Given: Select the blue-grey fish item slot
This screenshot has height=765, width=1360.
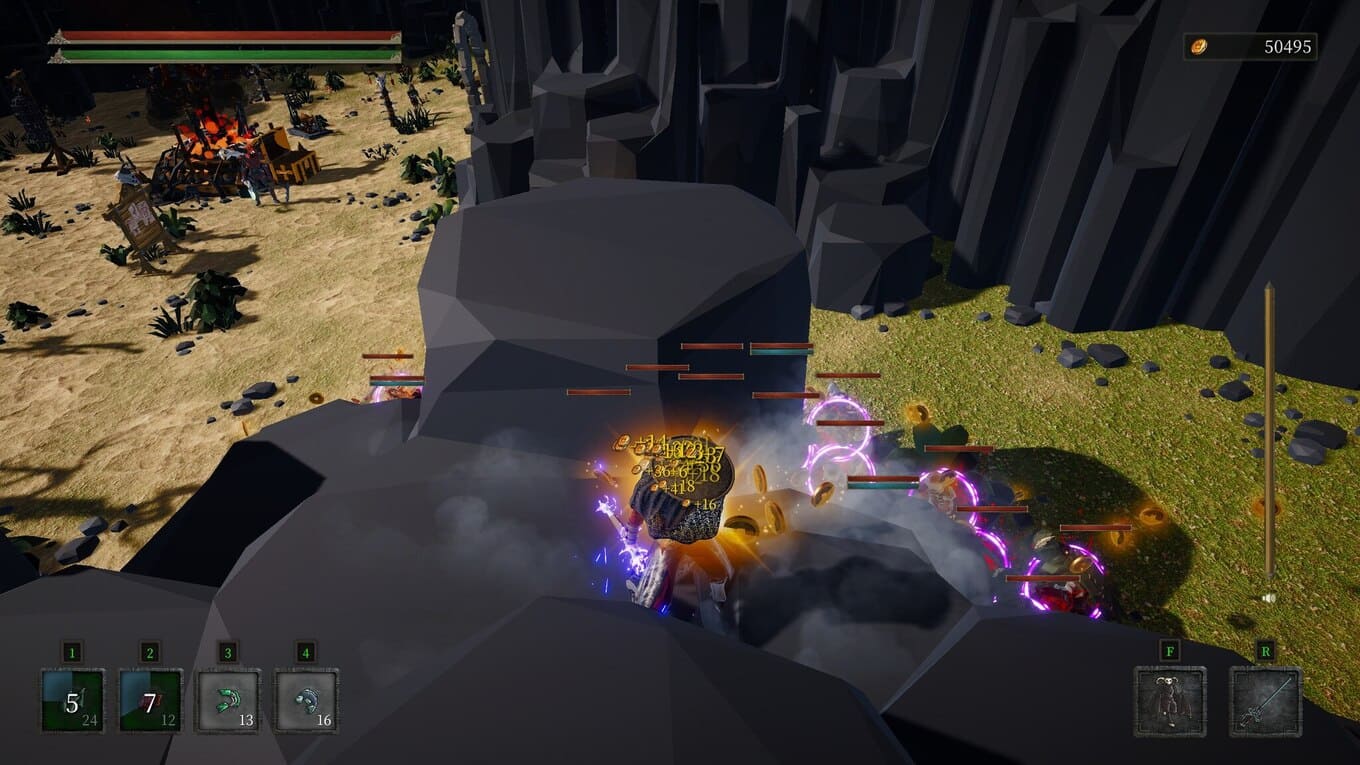Looking at the screenshot, I should pyautogui.click(x=306, y=701).
